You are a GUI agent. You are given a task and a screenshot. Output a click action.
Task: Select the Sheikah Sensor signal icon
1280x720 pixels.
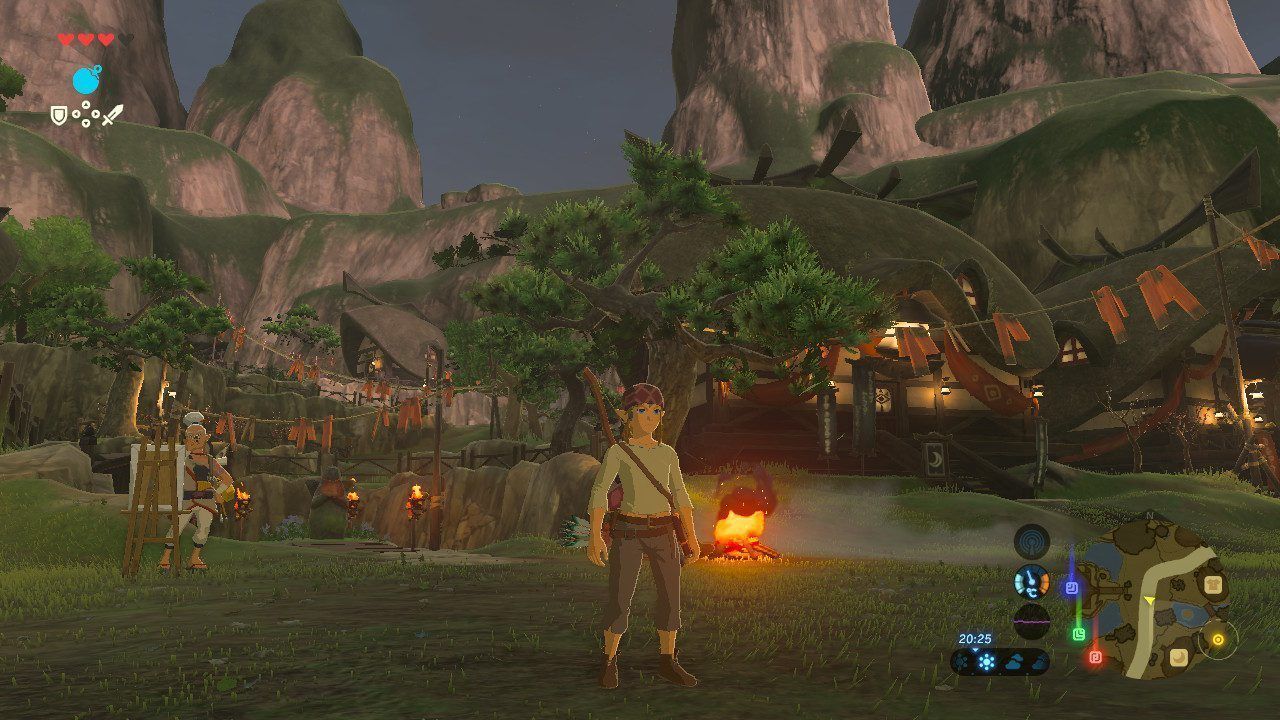1031,542
